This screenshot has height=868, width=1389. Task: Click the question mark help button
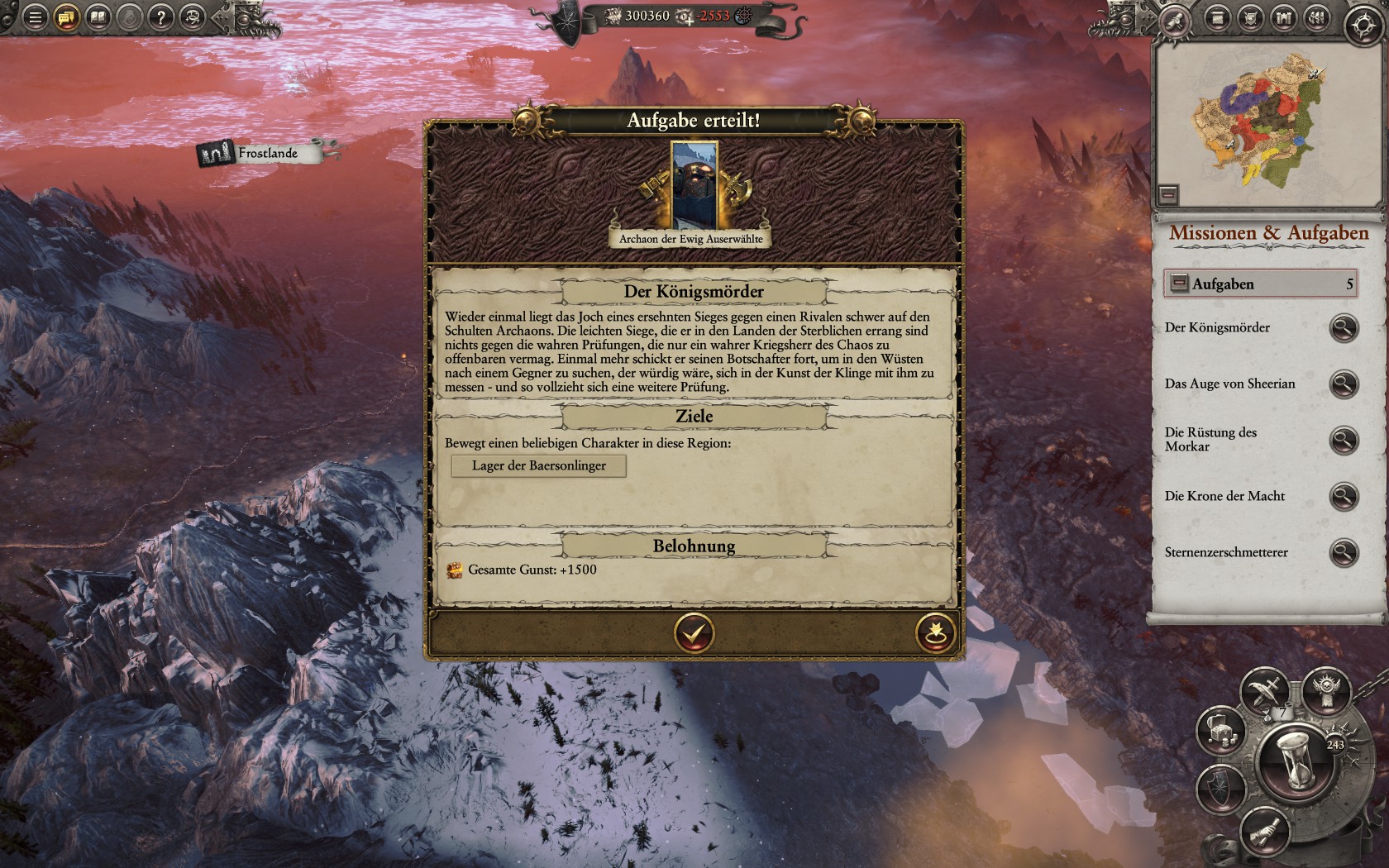tap(161, 17)
